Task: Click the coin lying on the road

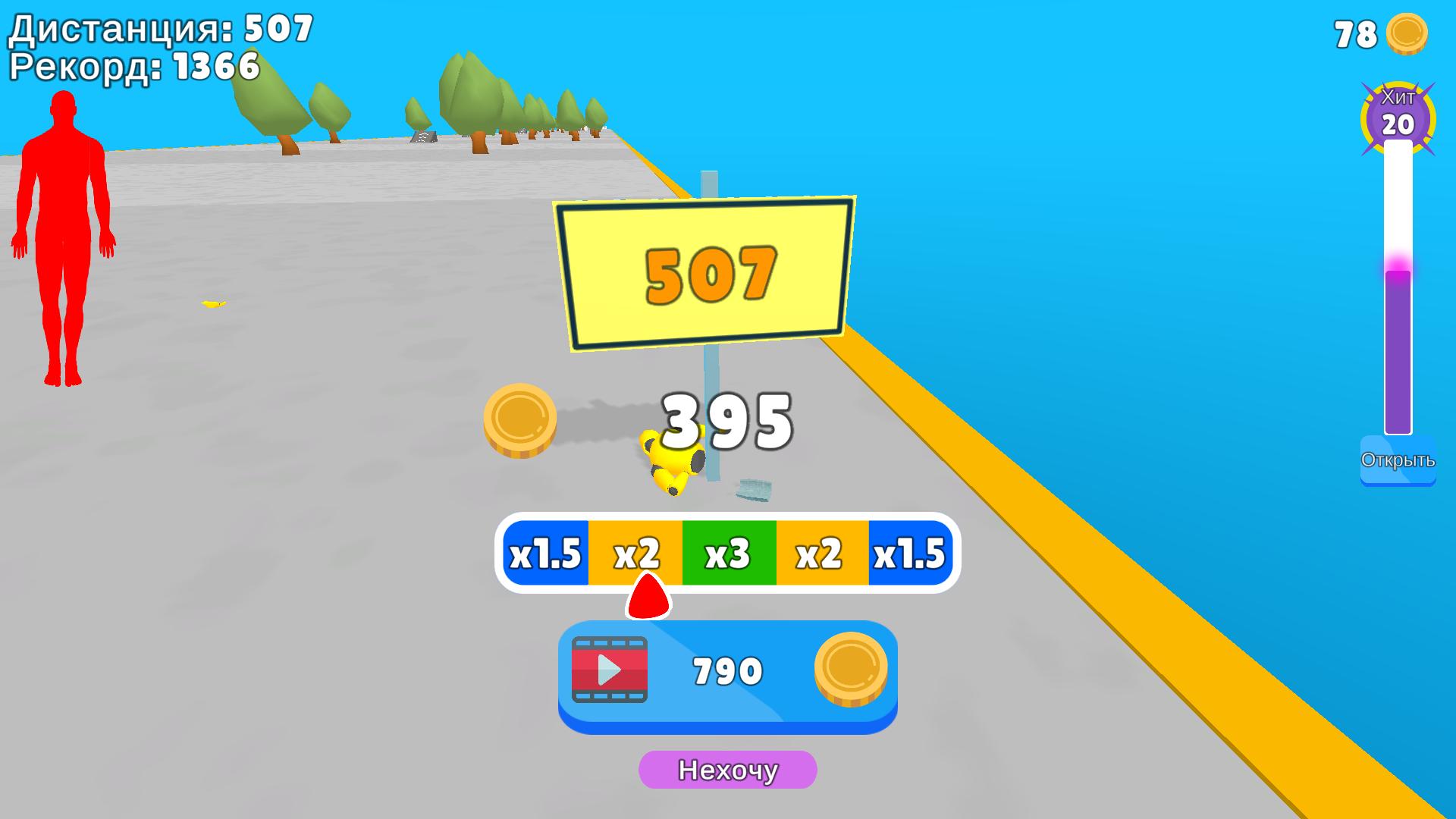Action: click(x=519, y=423)
